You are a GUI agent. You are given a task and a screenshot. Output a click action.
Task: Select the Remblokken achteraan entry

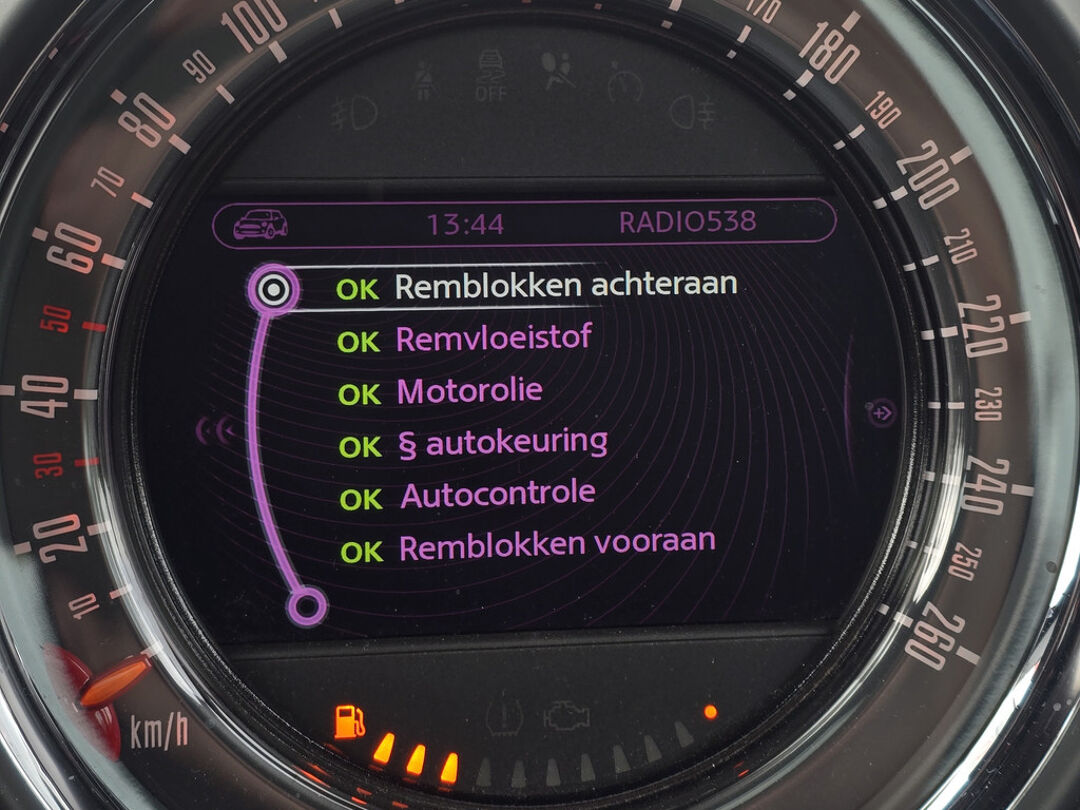pyautogui.click(x=565, y=286)
